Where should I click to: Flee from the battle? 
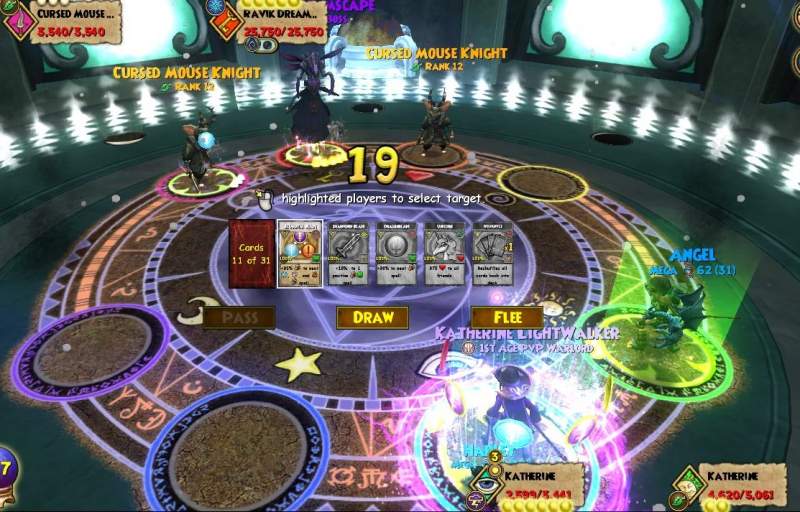click(506, 318)
